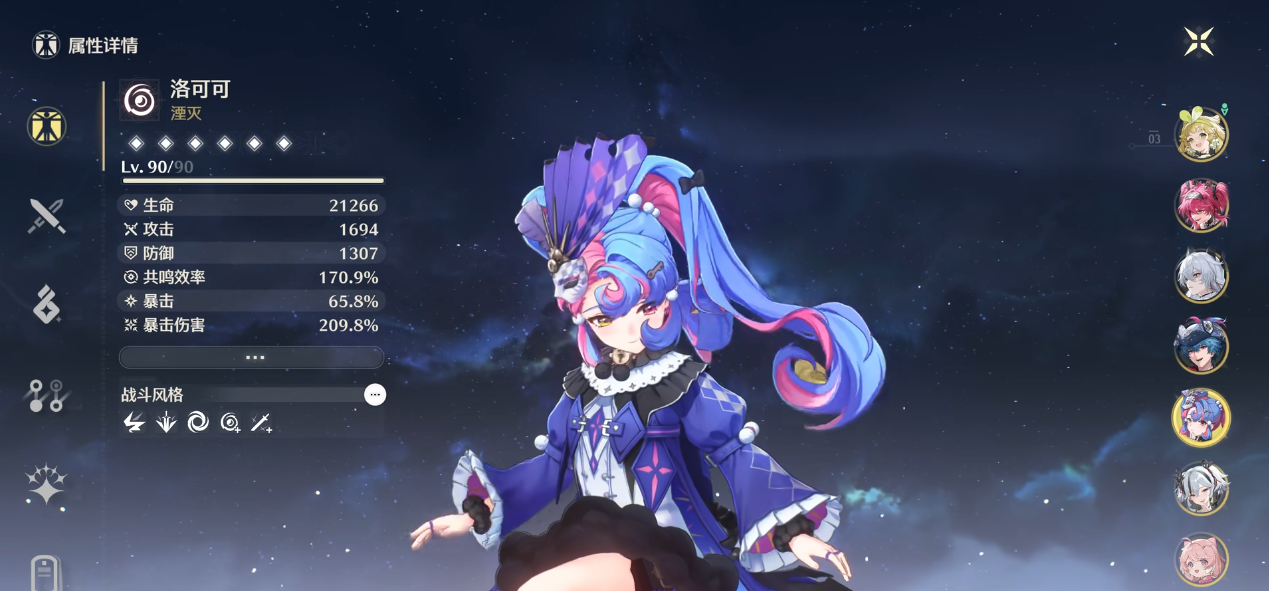Select the highlighted 洛可可 portrait in the roster
The width and height of the screenshot is (1269, 591).
[x=1200, y=417]
